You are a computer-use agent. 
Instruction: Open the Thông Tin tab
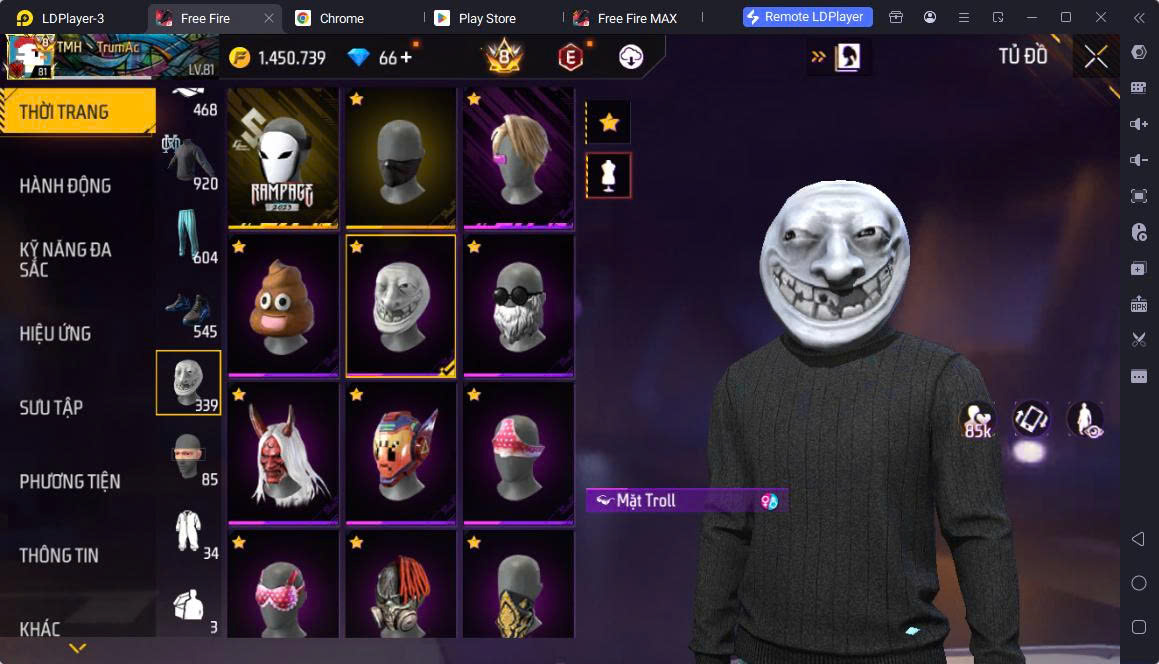[x=59, y=556]
